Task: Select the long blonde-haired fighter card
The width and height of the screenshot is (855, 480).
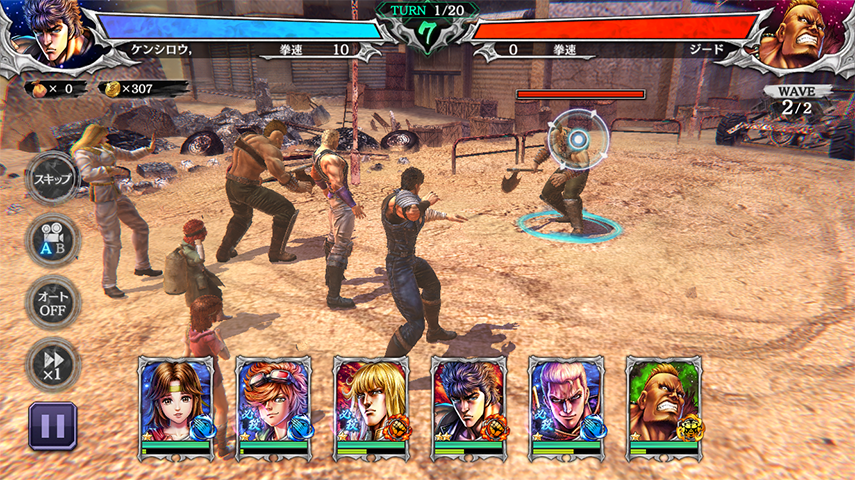Action: 371,406
